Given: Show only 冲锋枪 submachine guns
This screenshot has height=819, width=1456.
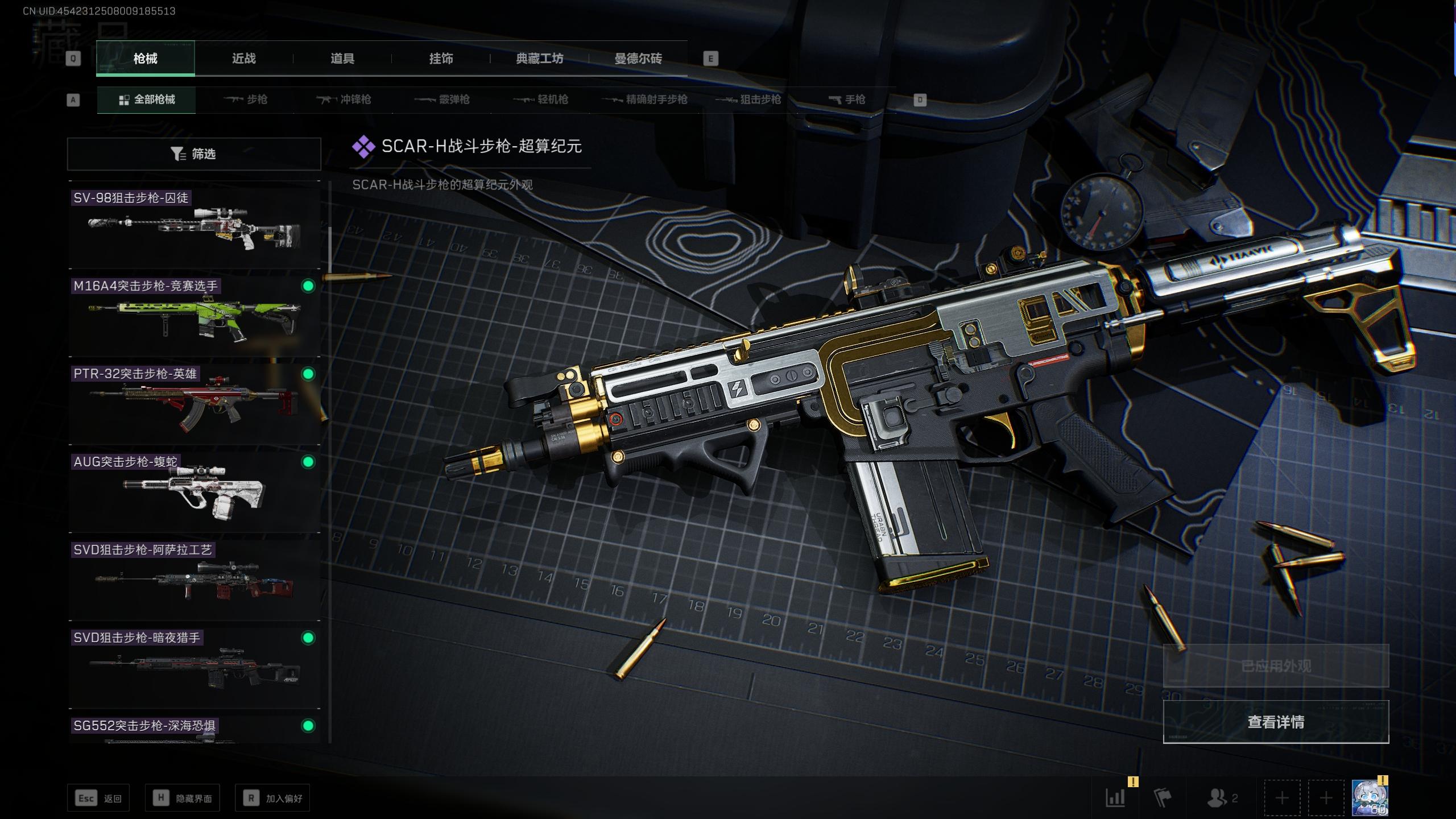Looking at the screenshot, I should (344, 100).
